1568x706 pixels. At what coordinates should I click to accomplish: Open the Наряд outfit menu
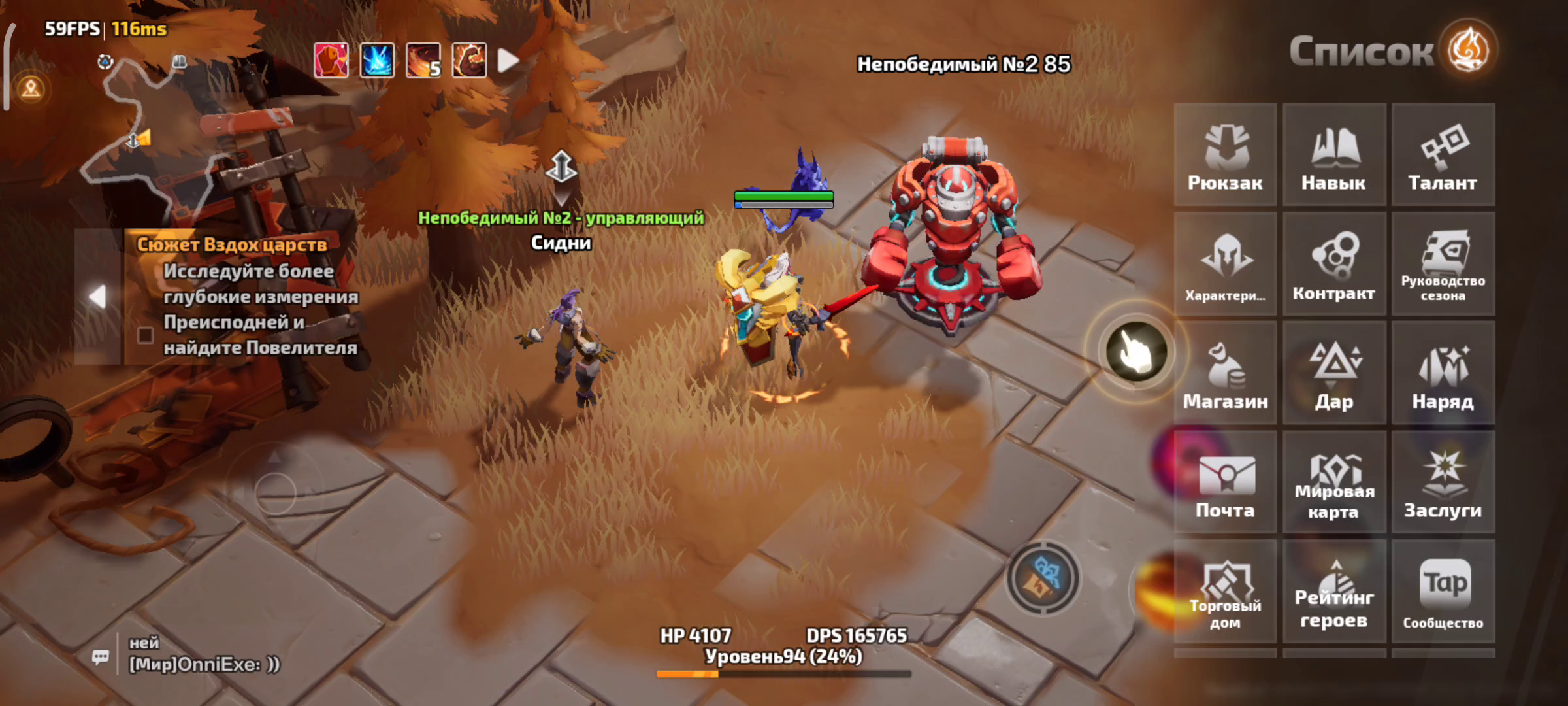tap(1443, 373)
